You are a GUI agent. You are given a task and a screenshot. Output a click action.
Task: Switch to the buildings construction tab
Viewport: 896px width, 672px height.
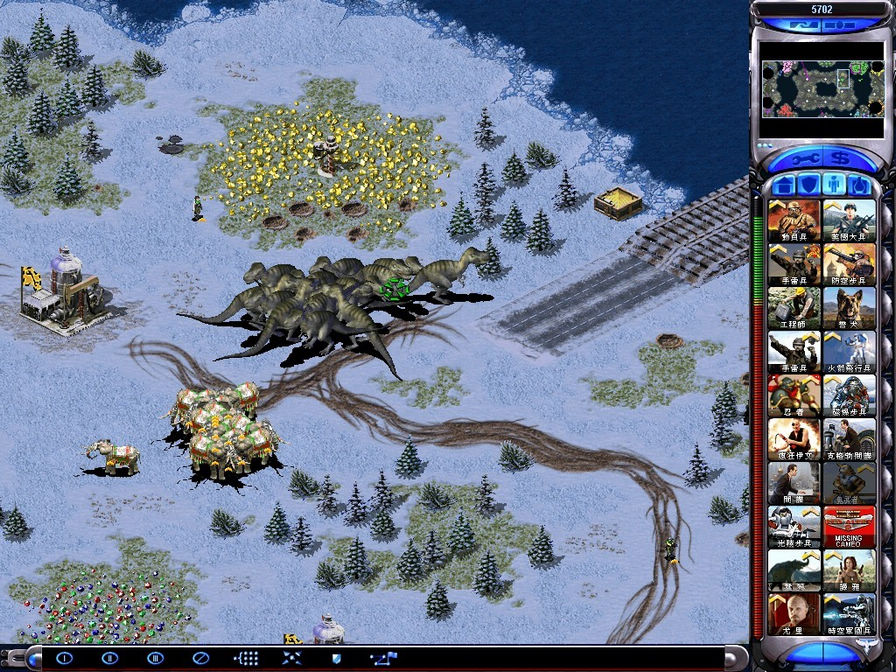tap(784, 185)
